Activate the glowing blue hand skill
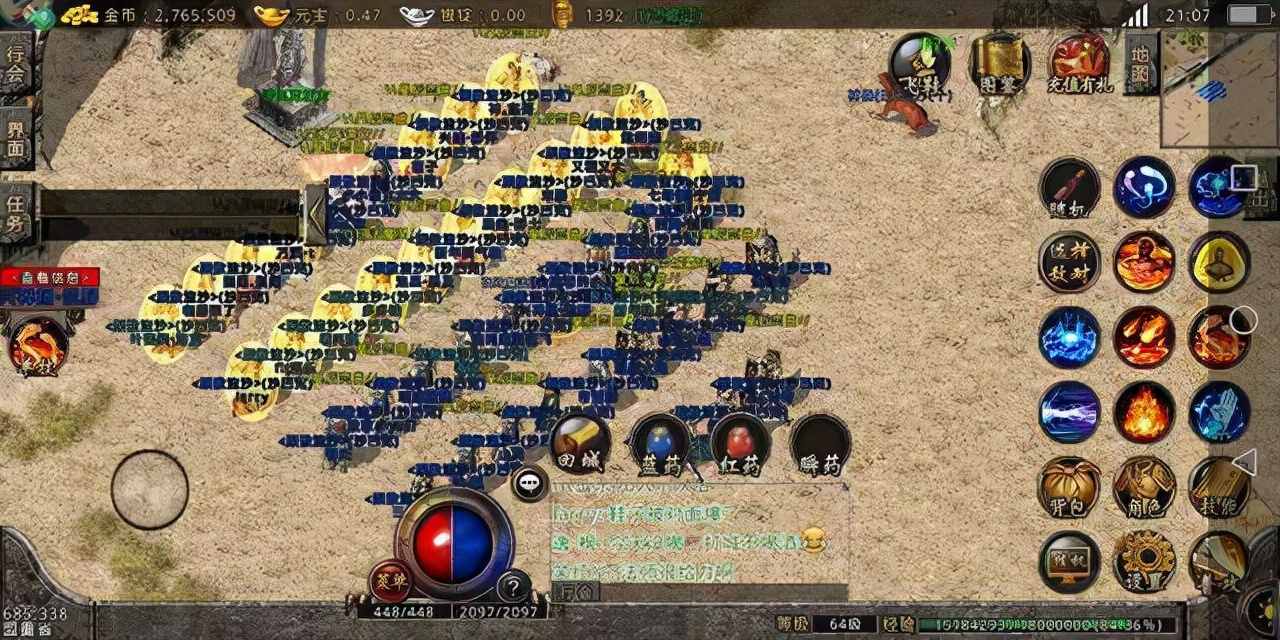 [x=1219, y=412]
